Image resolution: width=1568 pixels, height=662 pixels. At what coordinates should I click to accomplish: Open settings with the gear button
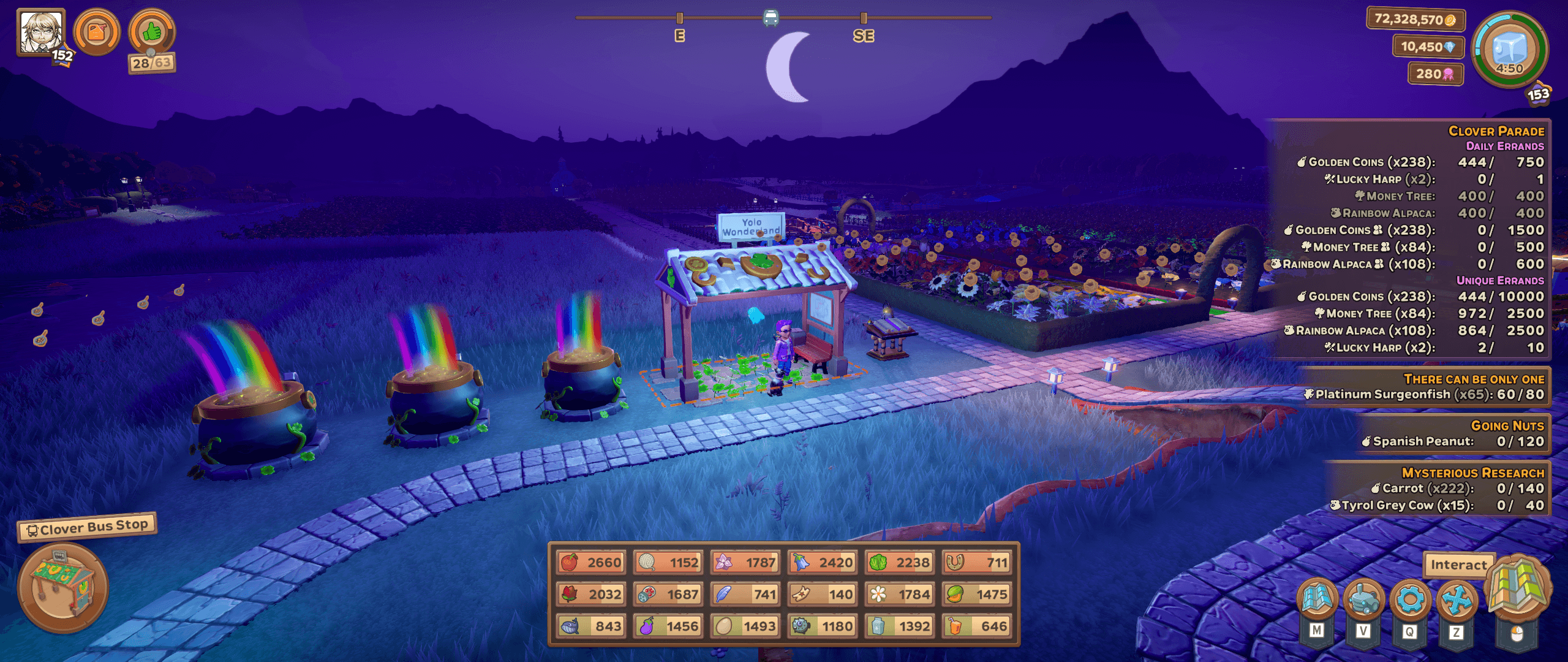1410,598
